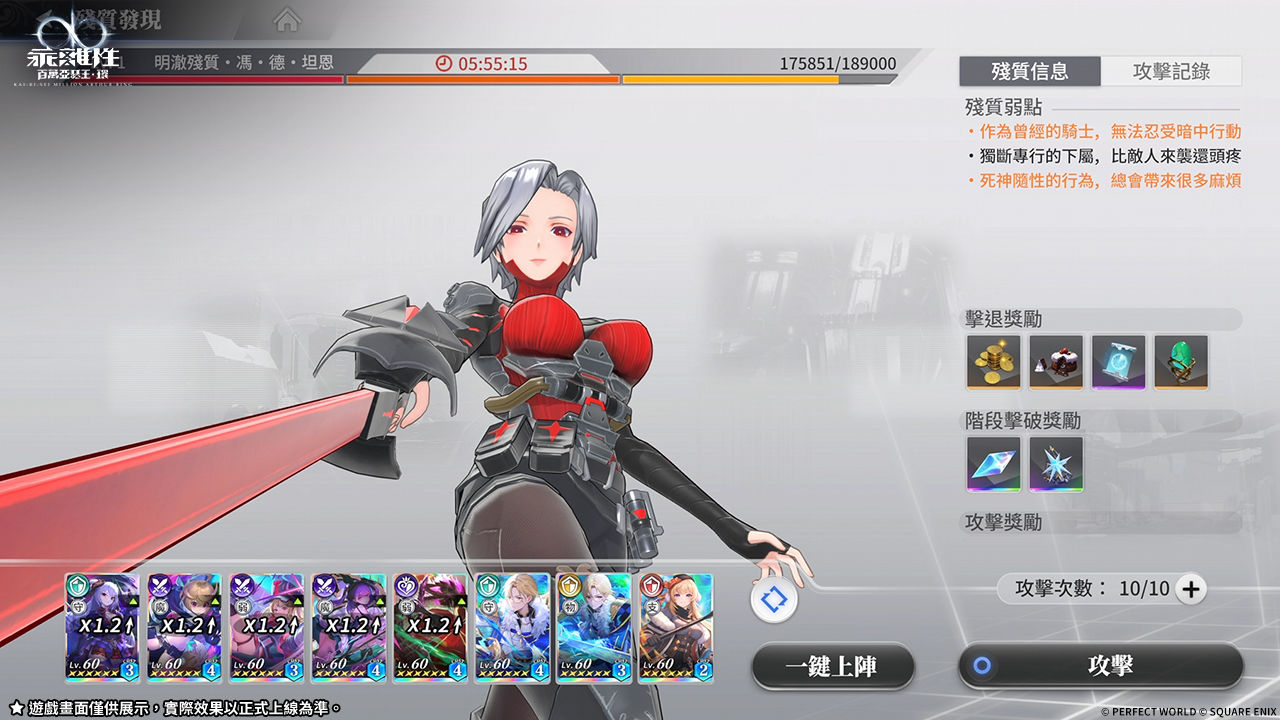Switch to the 攻擊記錄 tab

tap(1171, 71)
